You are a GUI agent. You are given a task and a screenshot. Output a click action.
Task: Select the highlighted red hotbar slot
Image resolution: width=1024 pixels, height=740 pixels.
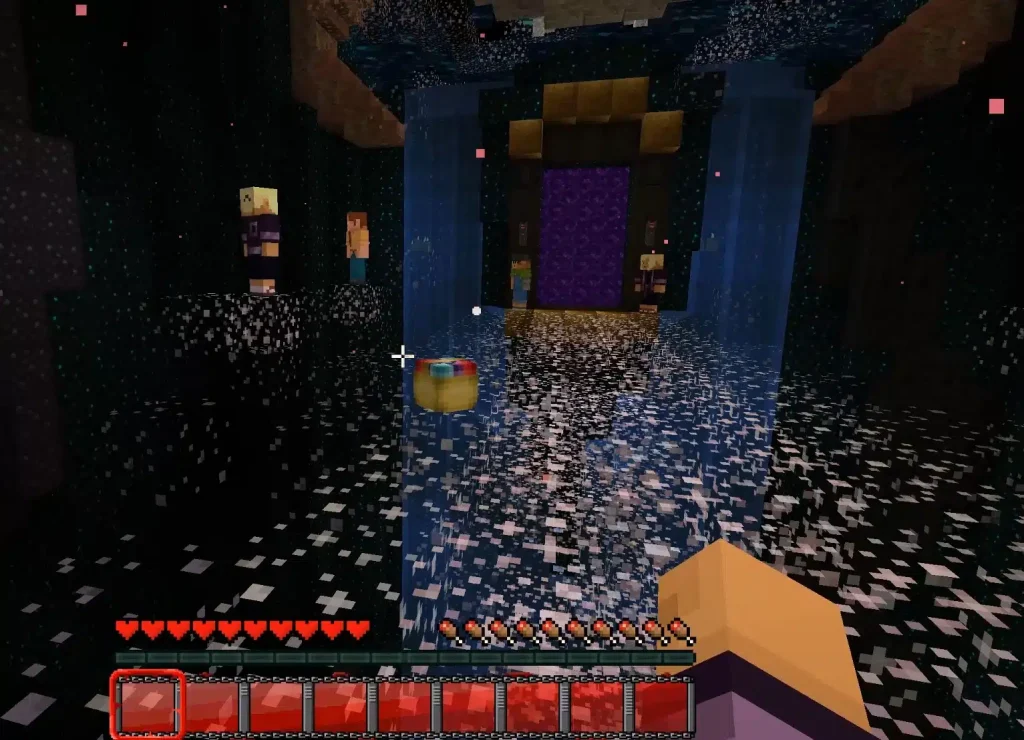click(x=148, y=704)
